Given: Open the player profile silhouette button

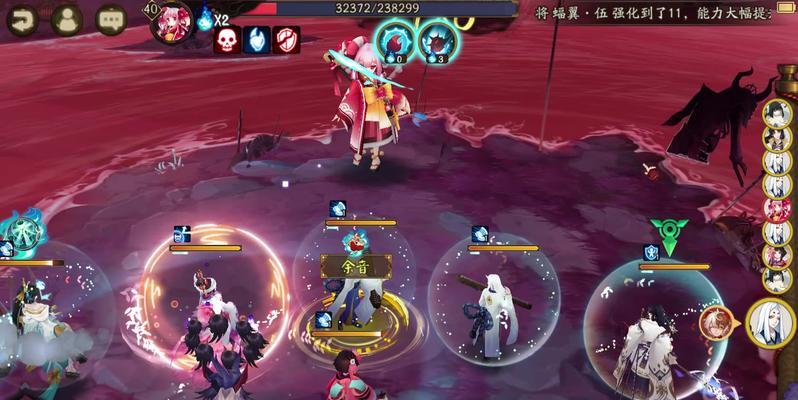Looking at the screenshot, I should pos(66,18).
